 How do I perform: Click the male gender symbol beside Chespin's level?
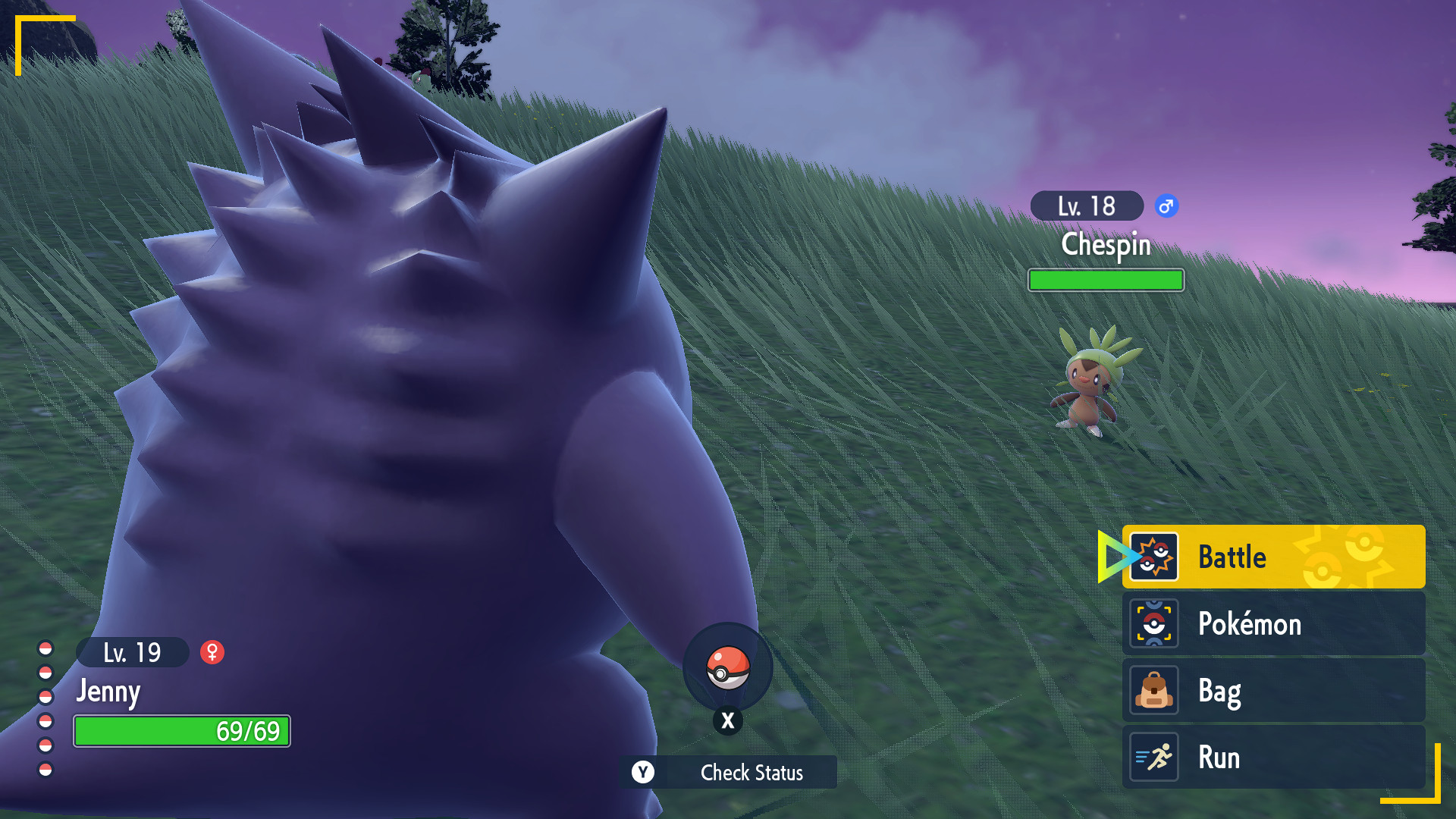pos(1166,206)
